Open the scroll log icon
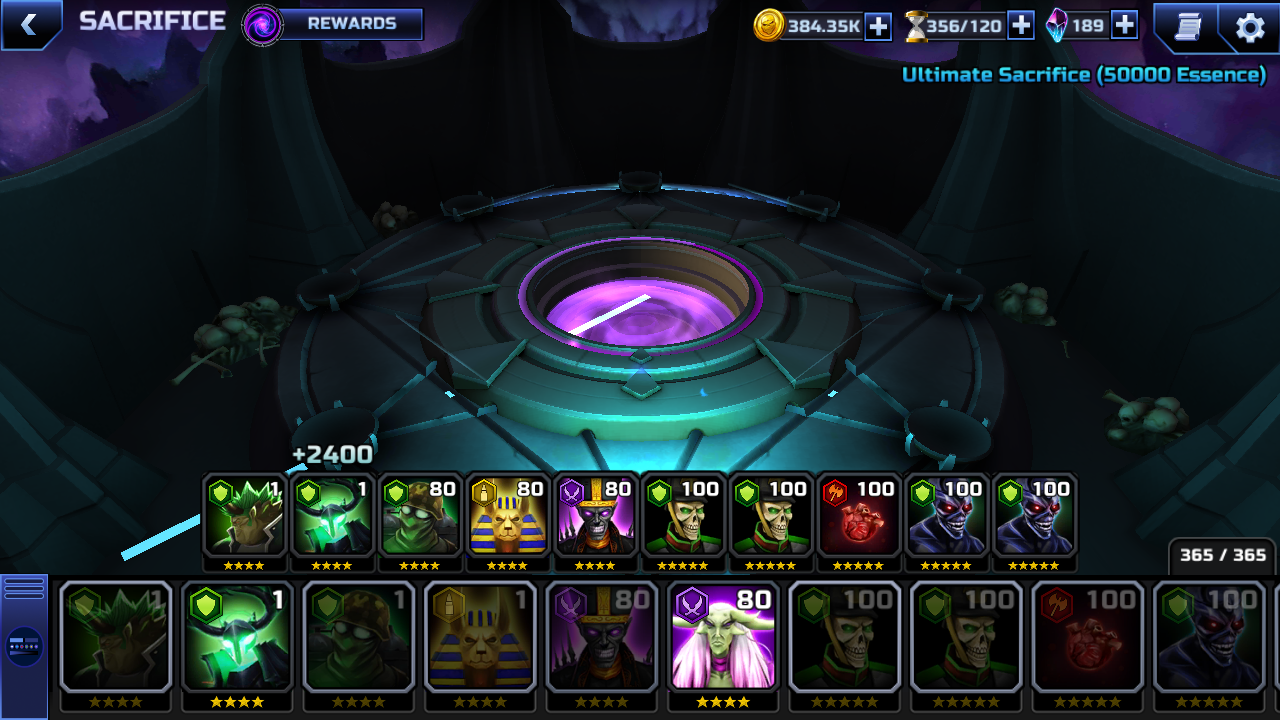 [1187, 27]
